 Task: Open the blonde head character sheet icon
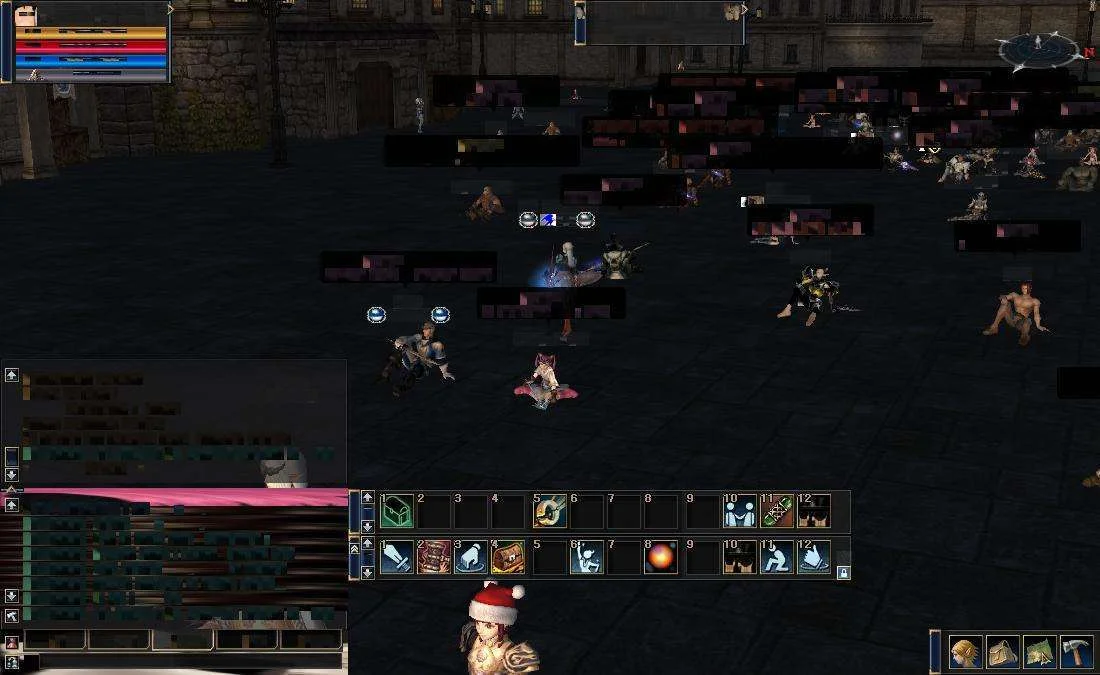tap(966, 653)
